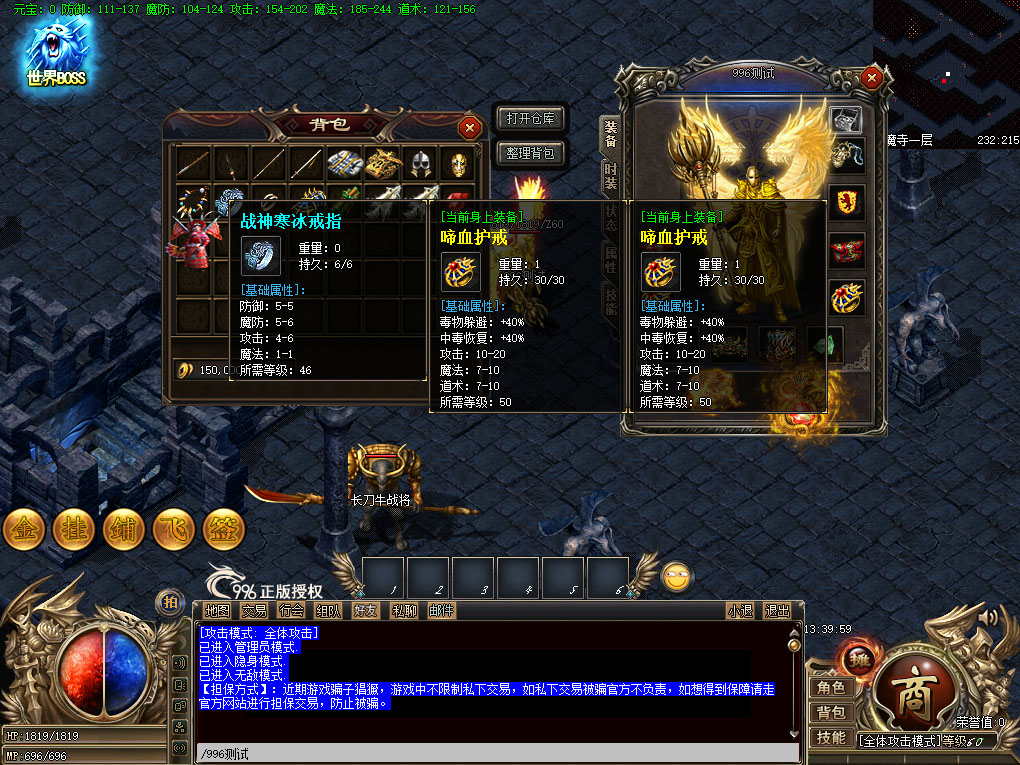Close the character equipment panel

click(872, 77)
